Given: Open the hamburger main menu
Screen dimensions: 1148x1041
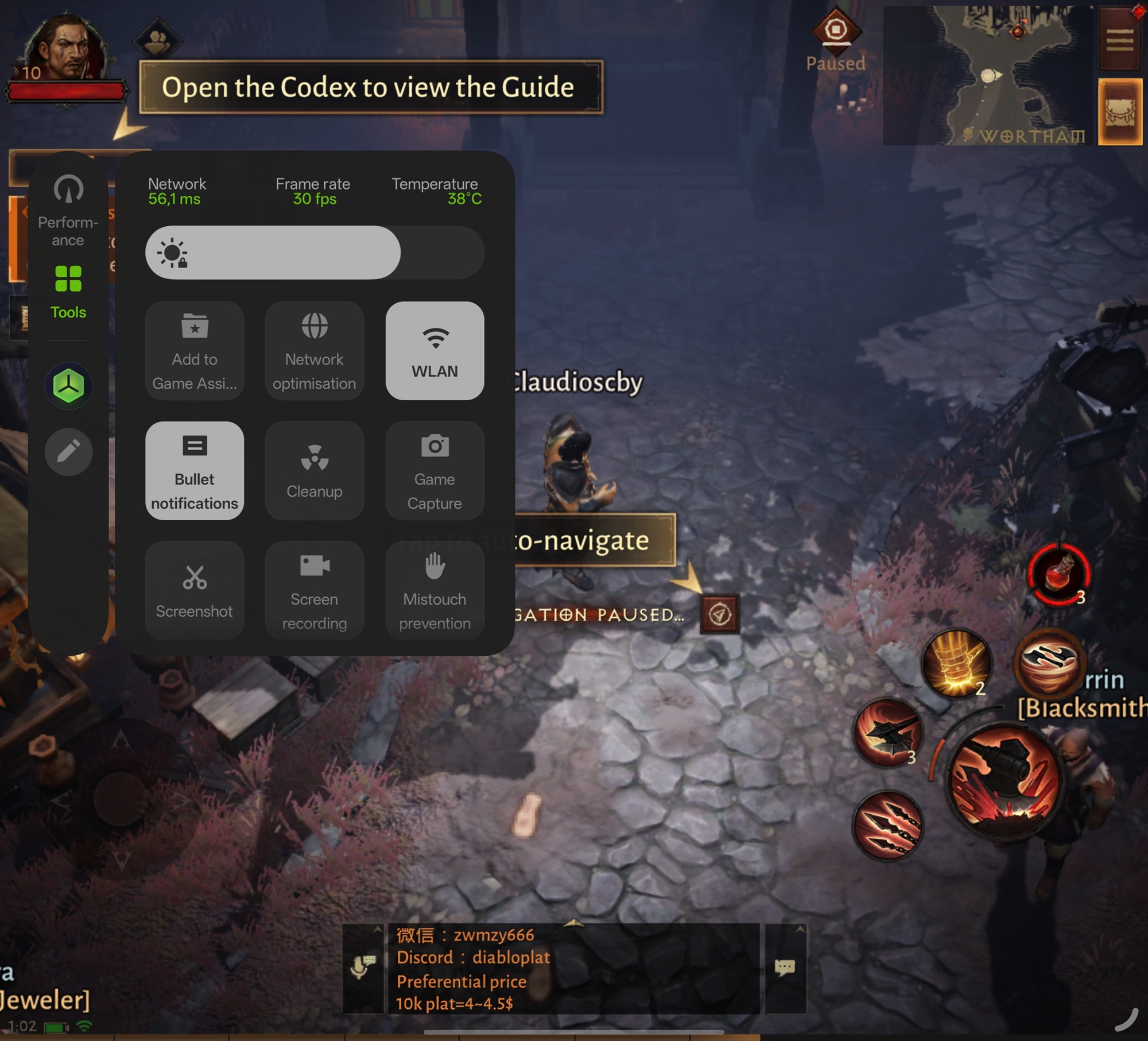Looking at the screenshot, I should point(1119,40).
